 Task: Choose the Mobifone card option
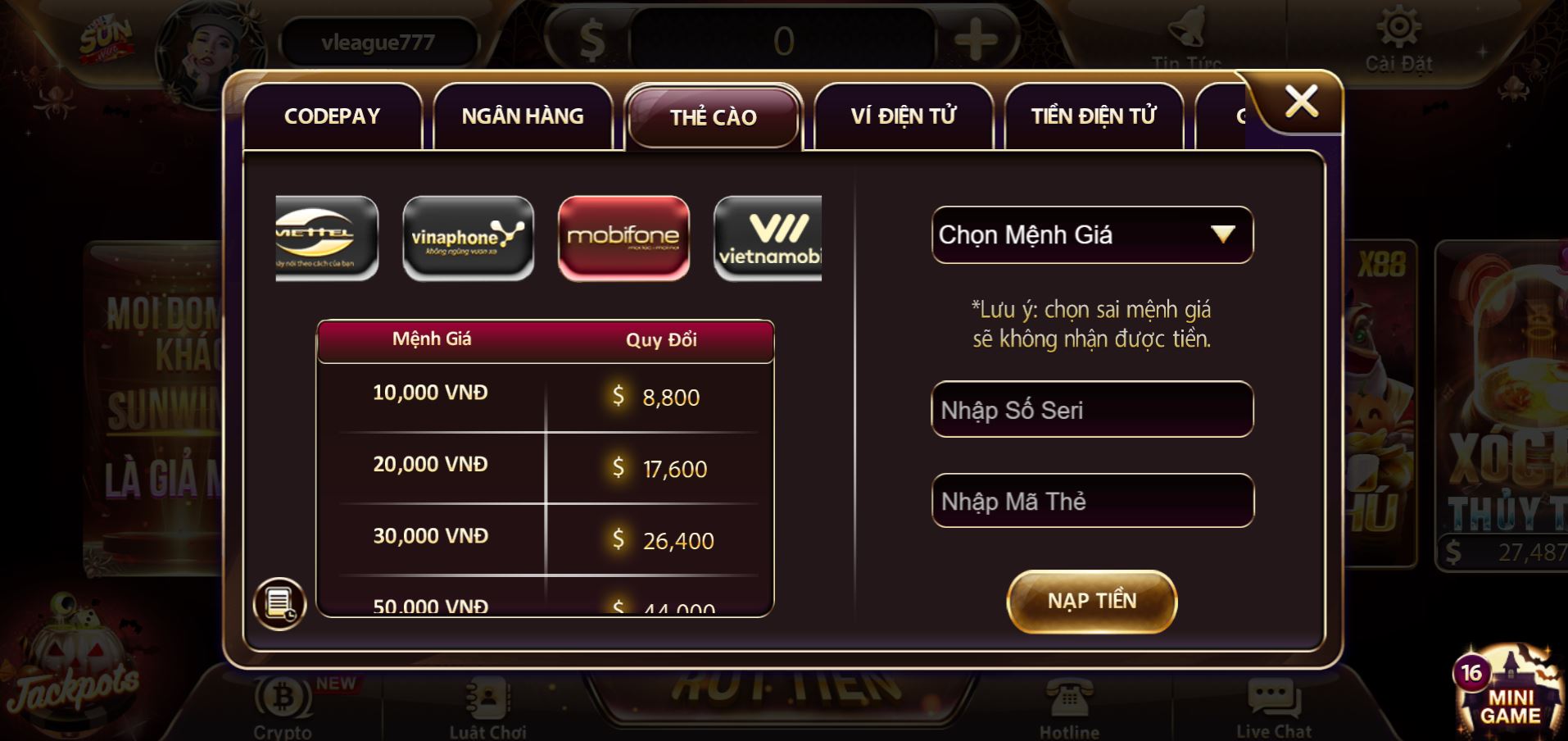[623, 238]
